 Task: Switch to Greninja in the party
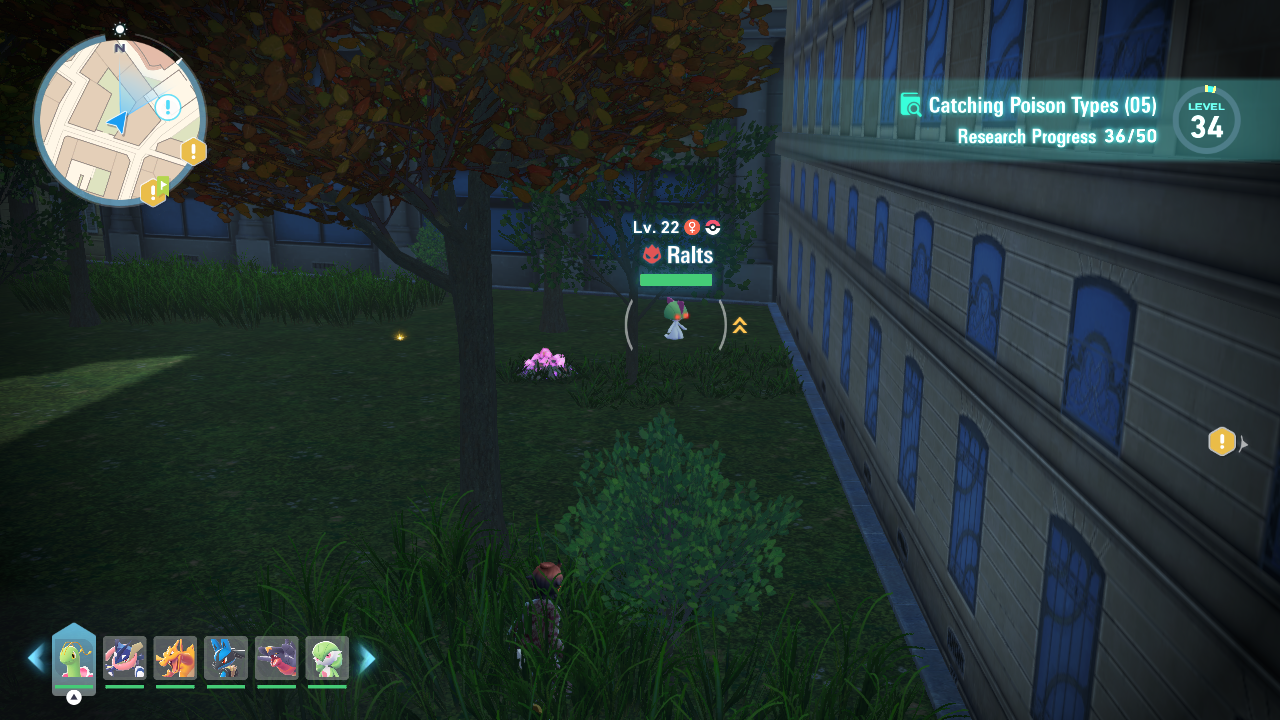coord(125,659)
